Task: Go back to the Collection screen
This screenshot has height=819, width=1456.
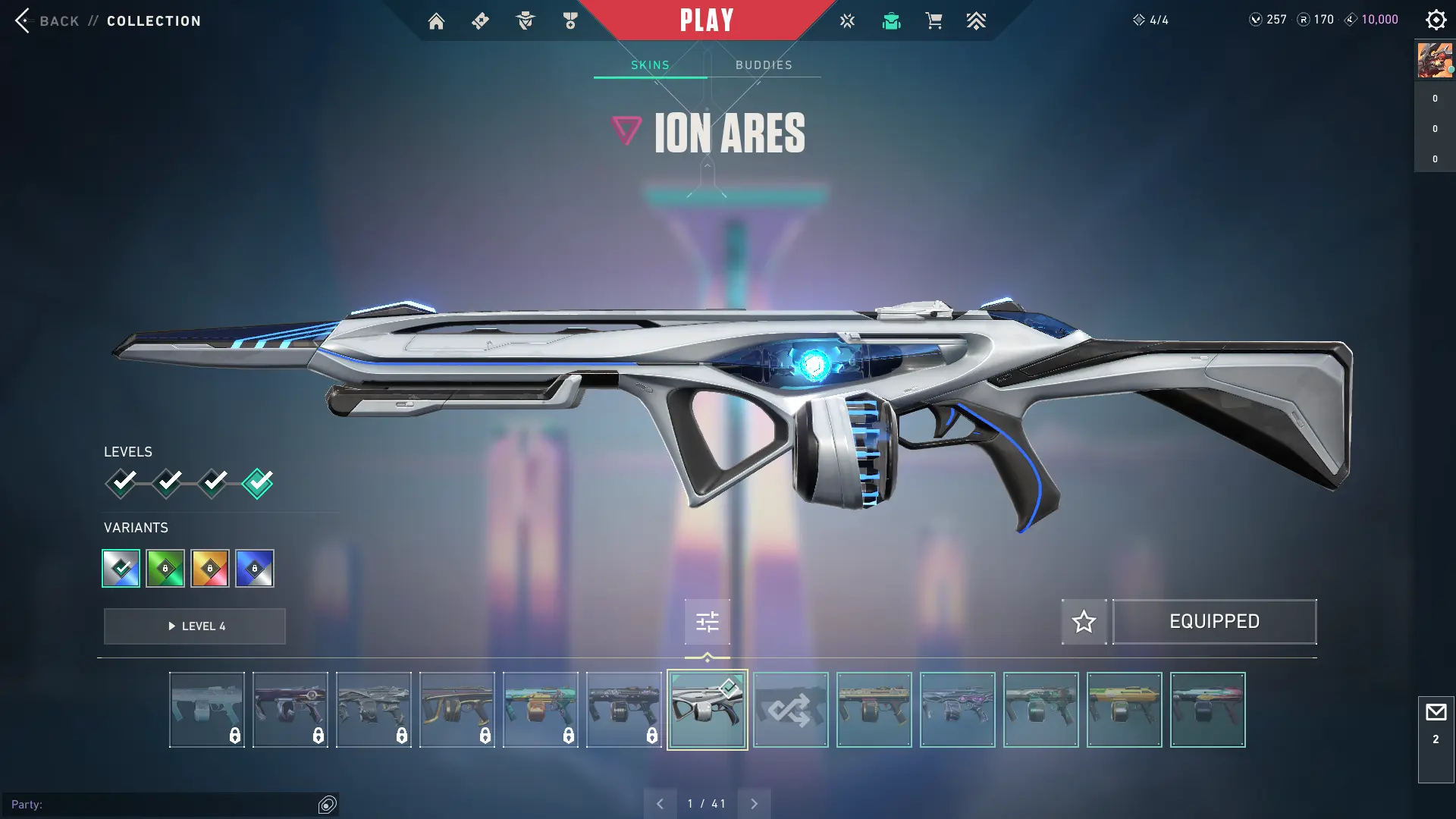Action: point(45,20)
